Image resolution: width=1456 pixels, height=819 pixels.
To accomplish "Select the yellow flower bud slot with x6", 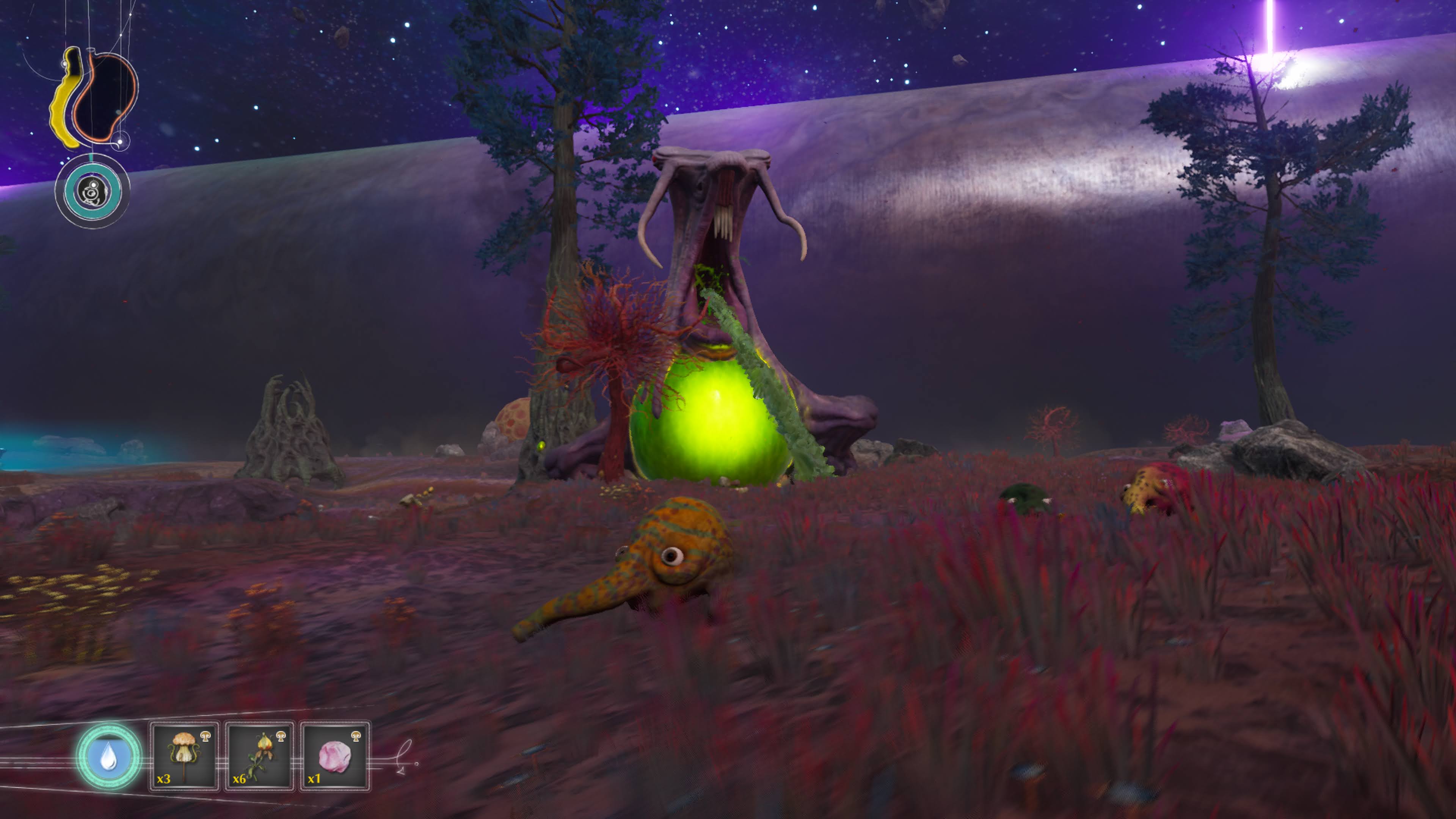I will point(259,756).
